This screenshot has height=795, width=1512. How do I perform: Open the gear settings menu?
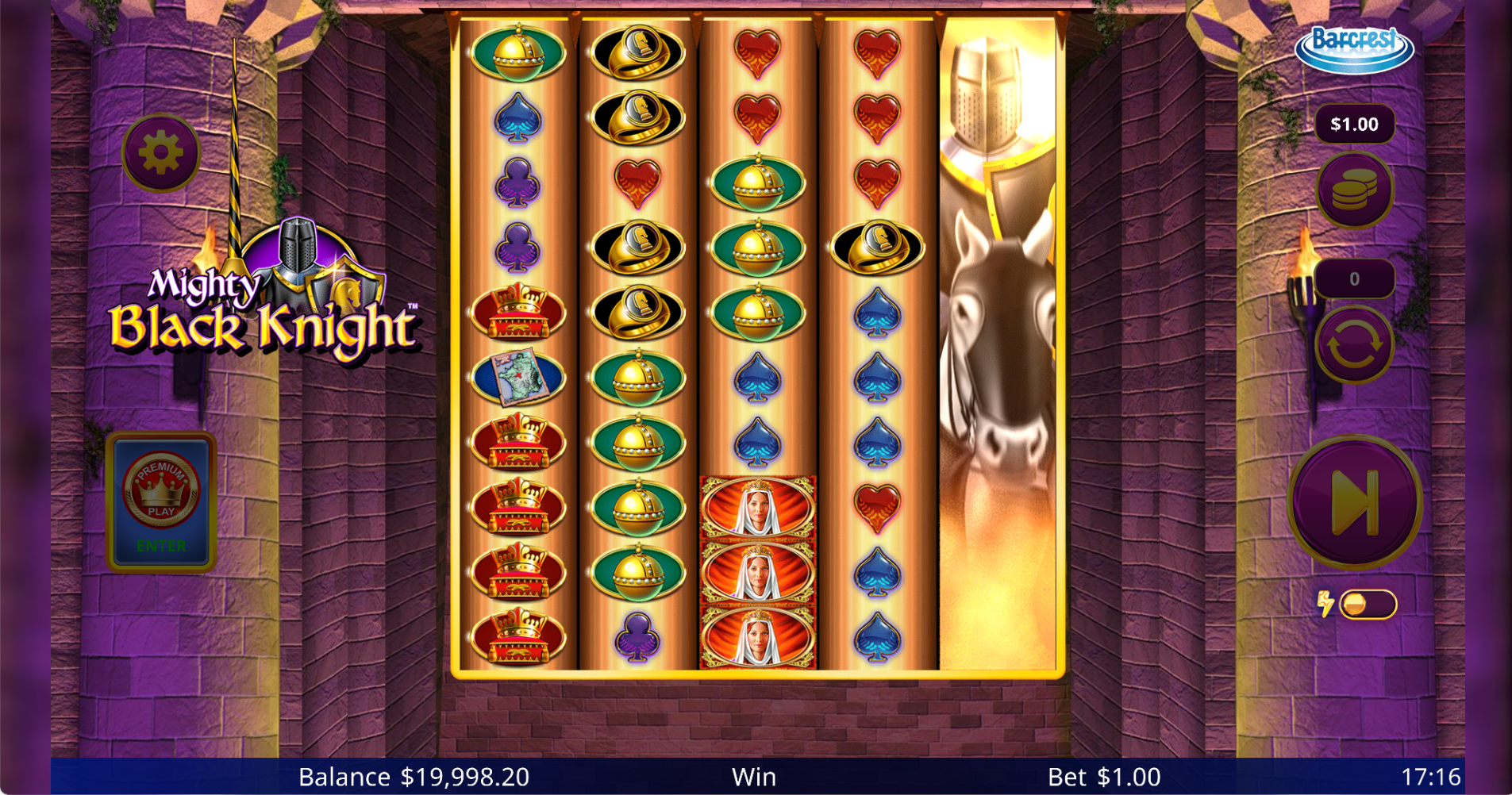160,152
